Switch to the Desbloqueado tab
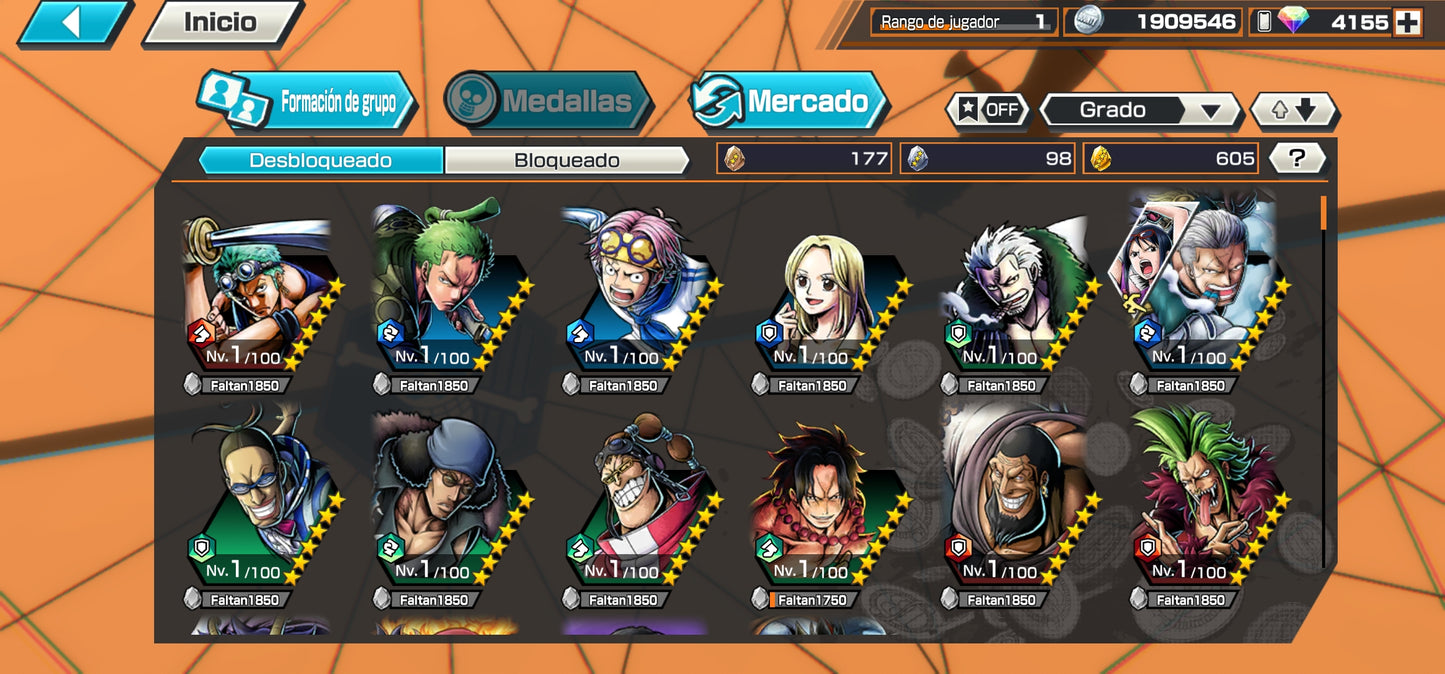This screenshot has height=674, width=1445. click(x=320, y=160)
